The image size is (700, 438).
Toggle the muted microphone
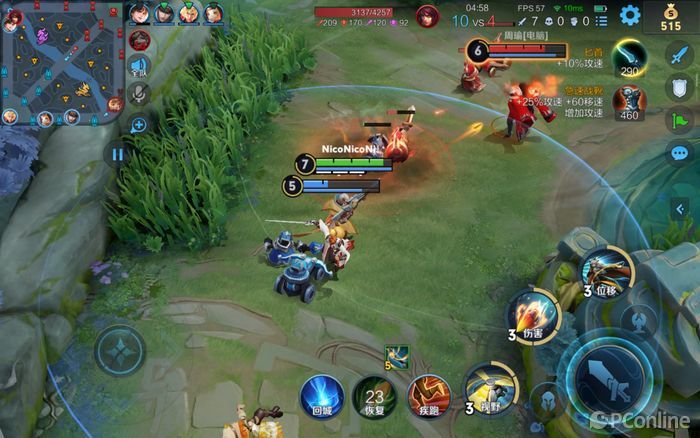pos(140,95)
